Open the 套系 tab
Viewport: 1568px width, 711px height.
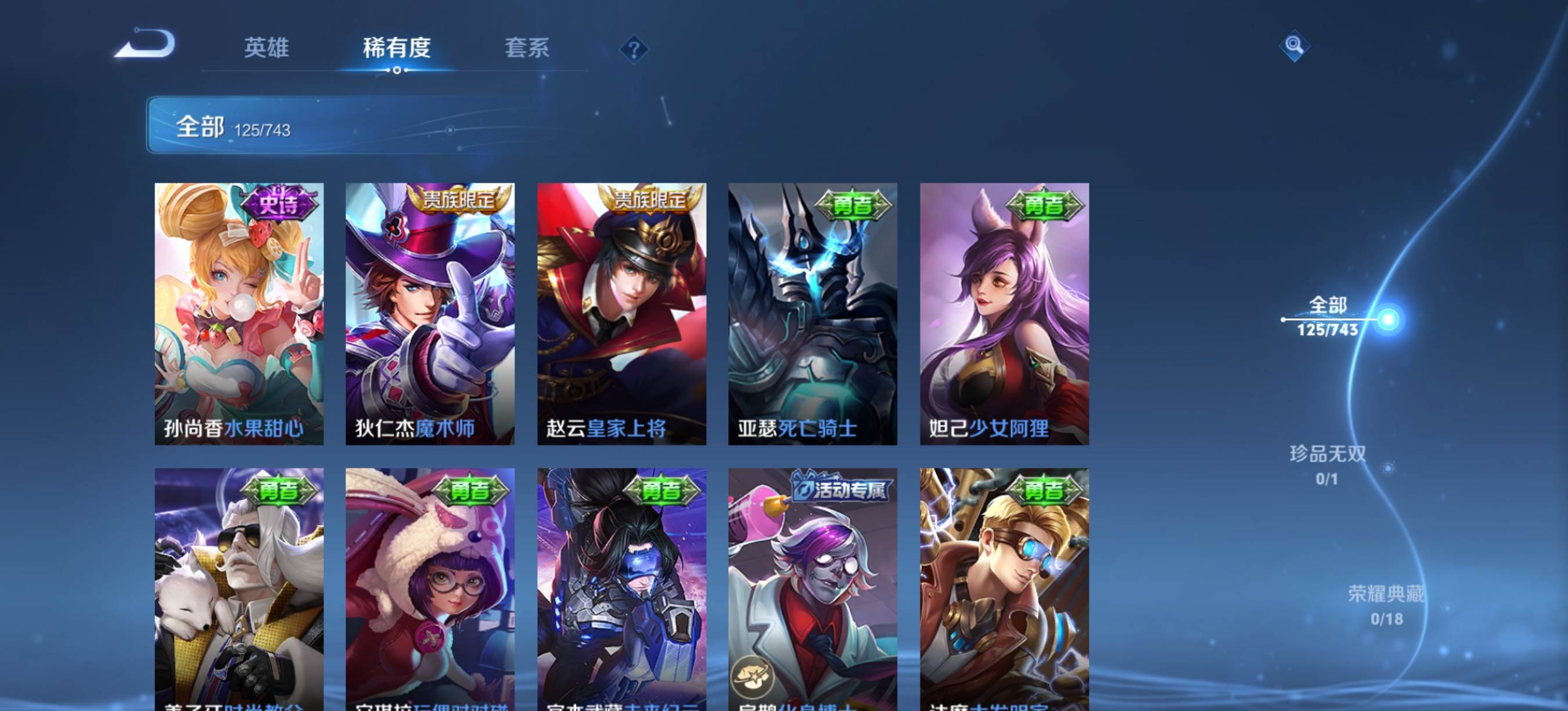527,48
